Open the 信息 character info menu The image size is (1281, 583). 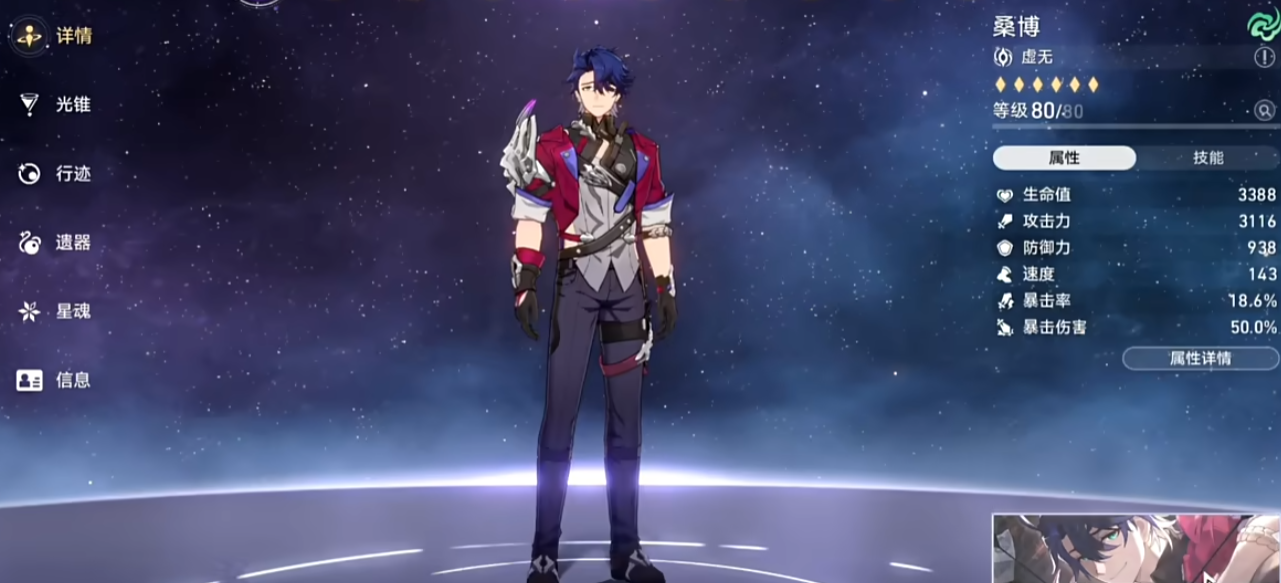pos(56,380)
